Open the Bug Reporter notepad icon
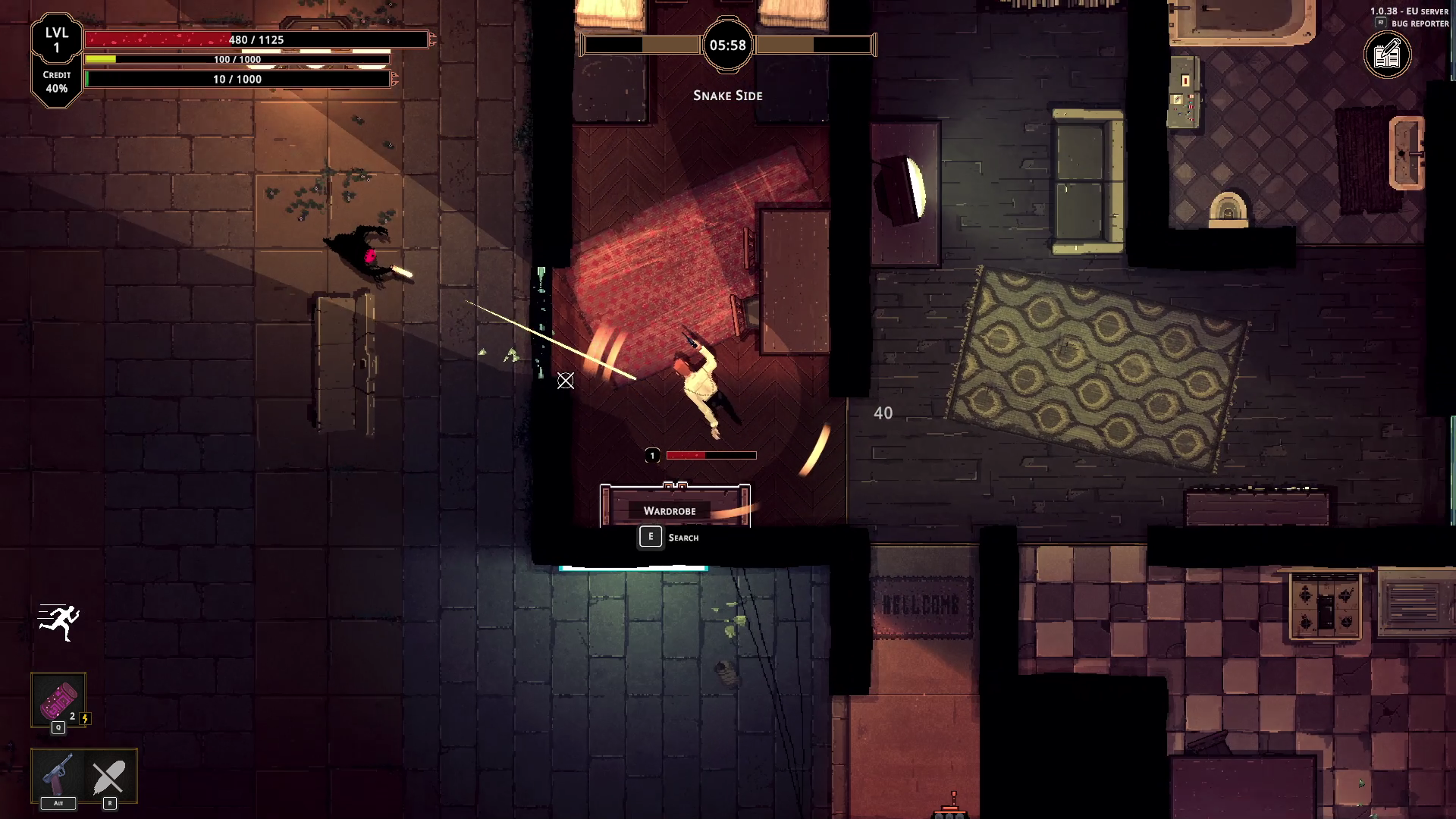The width and height of the screenshot is (1456, 819). pyautogui.click(x=1388, y=55)
